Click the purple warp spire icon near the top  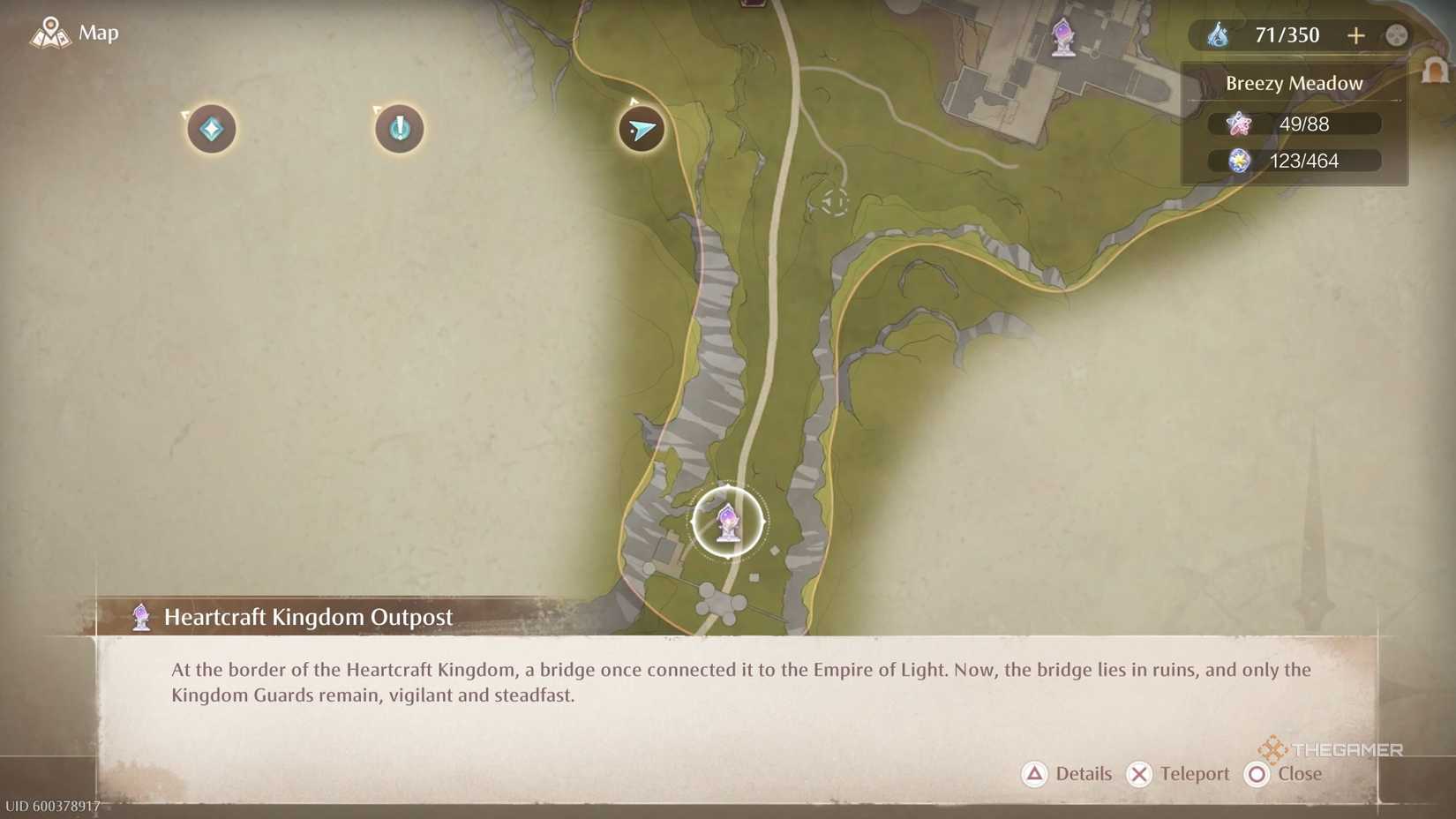tap(1062, 37)
